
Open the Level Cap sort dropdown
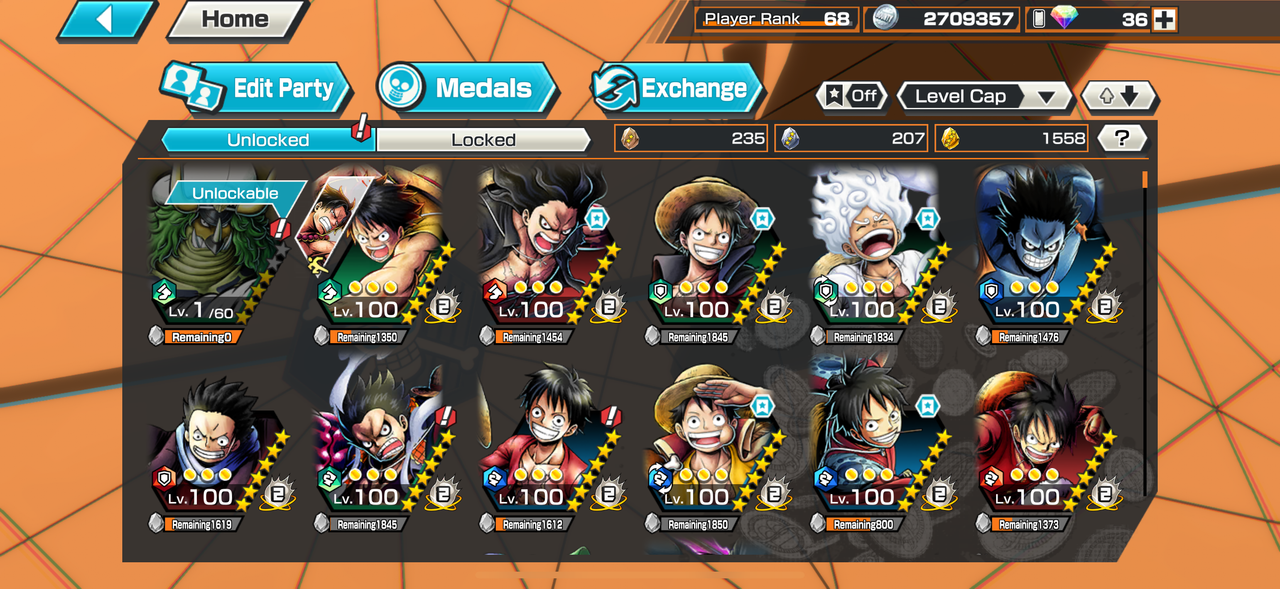984,96
